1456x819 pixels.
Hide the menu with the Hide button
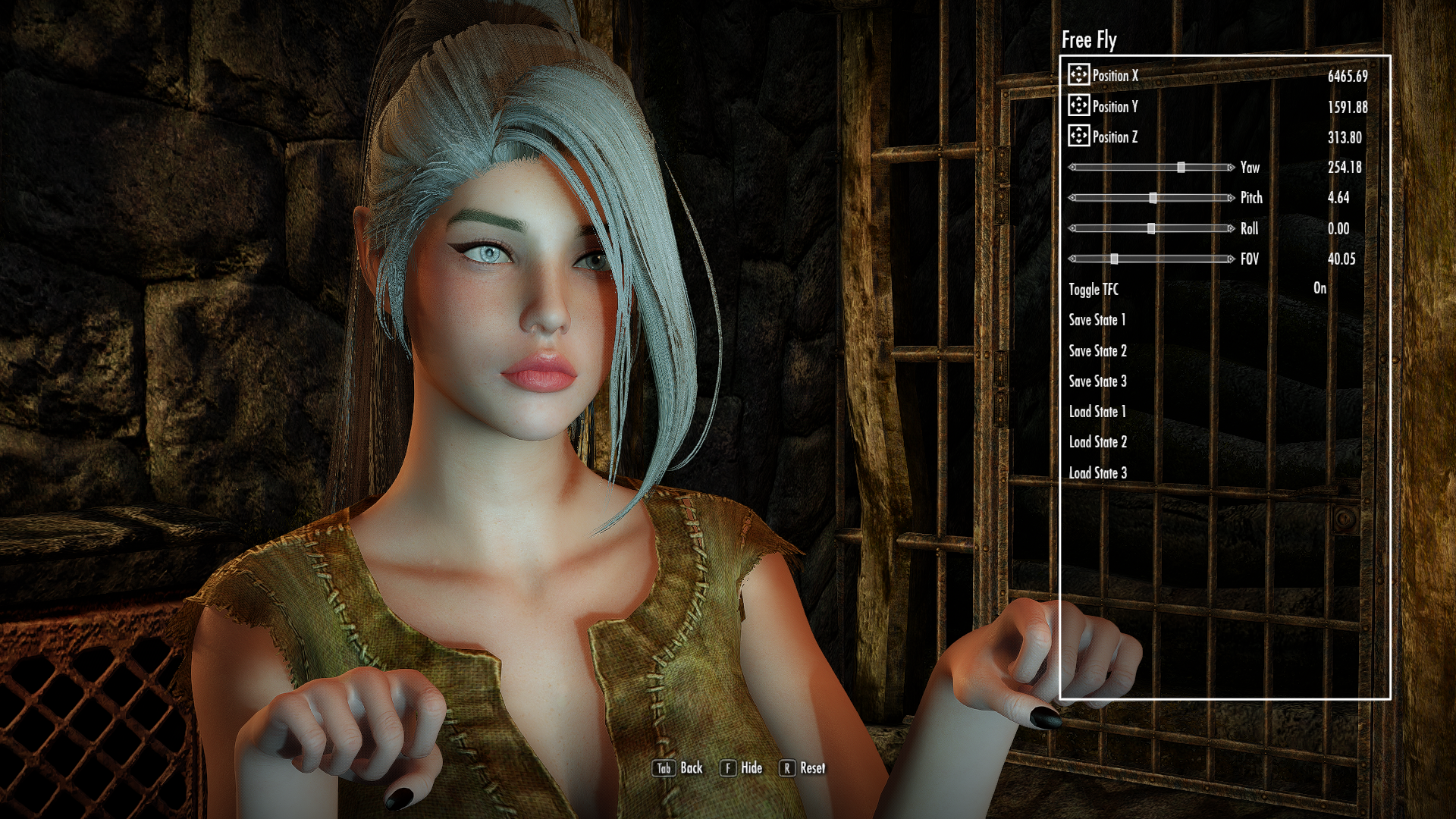click(742, 768)
